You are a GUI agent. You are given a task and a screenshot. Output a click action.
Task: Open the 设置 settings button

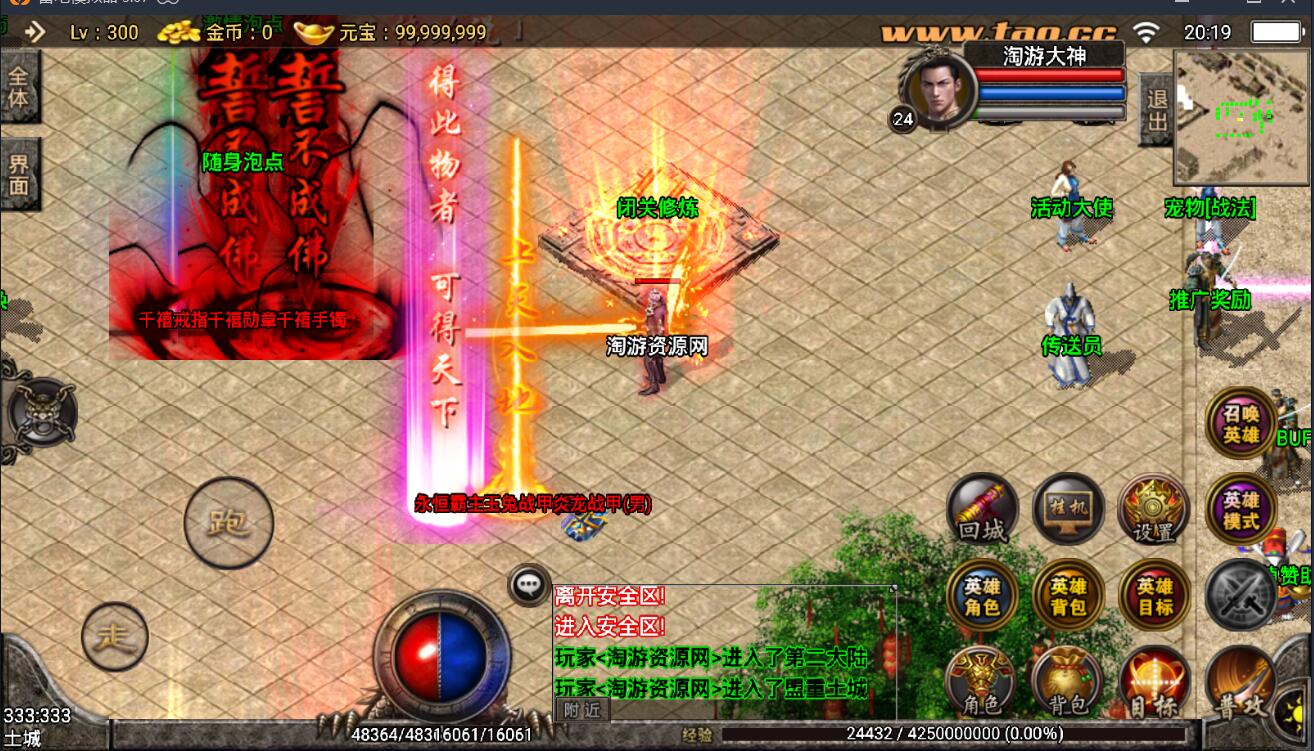pyautogui.click(x=1153, y=510)
